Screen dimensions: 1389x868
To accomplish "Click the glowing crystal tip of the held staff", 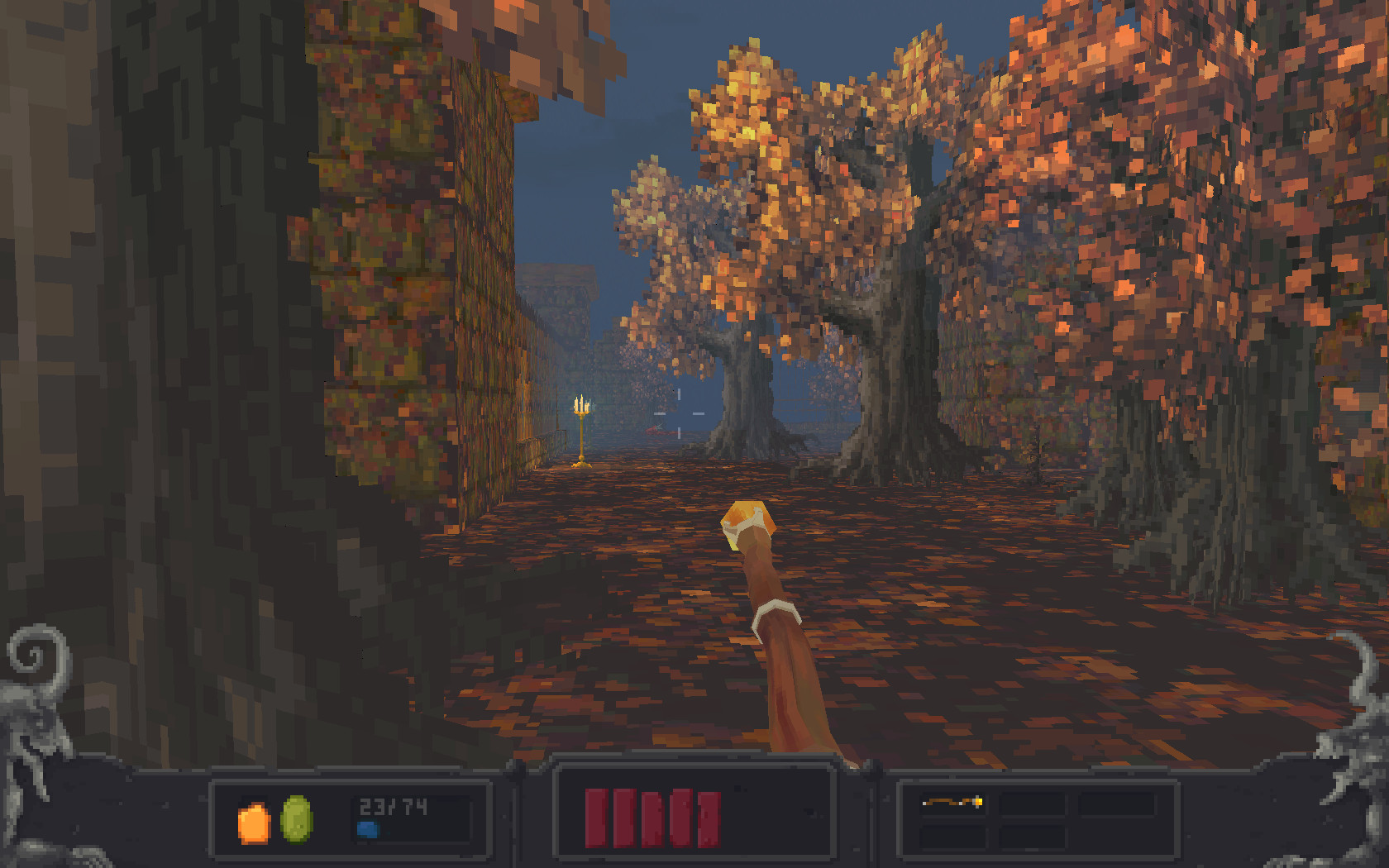I will pyautogui.click(x=747, y=519).
